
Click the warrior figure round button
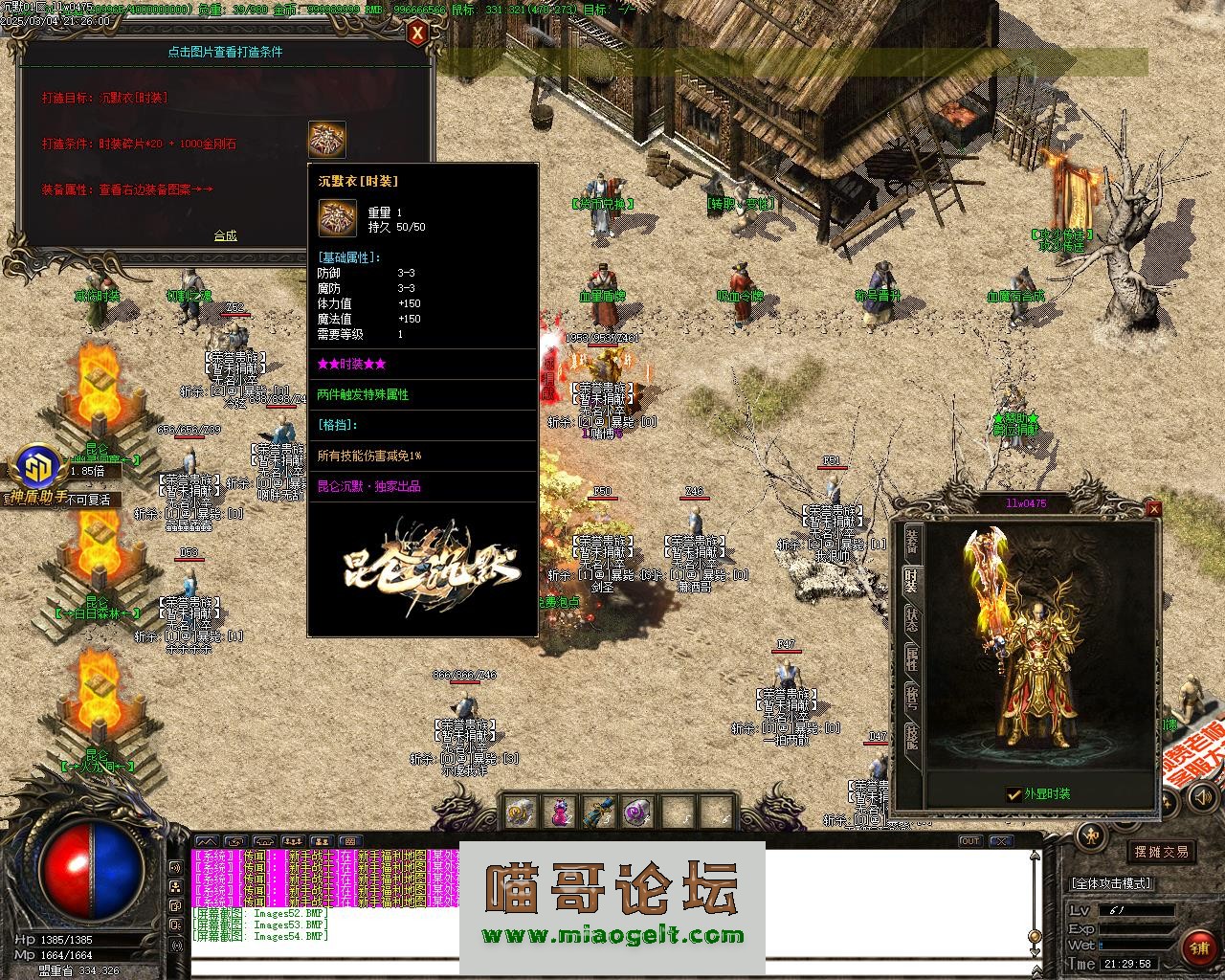tap(1090, 836)
